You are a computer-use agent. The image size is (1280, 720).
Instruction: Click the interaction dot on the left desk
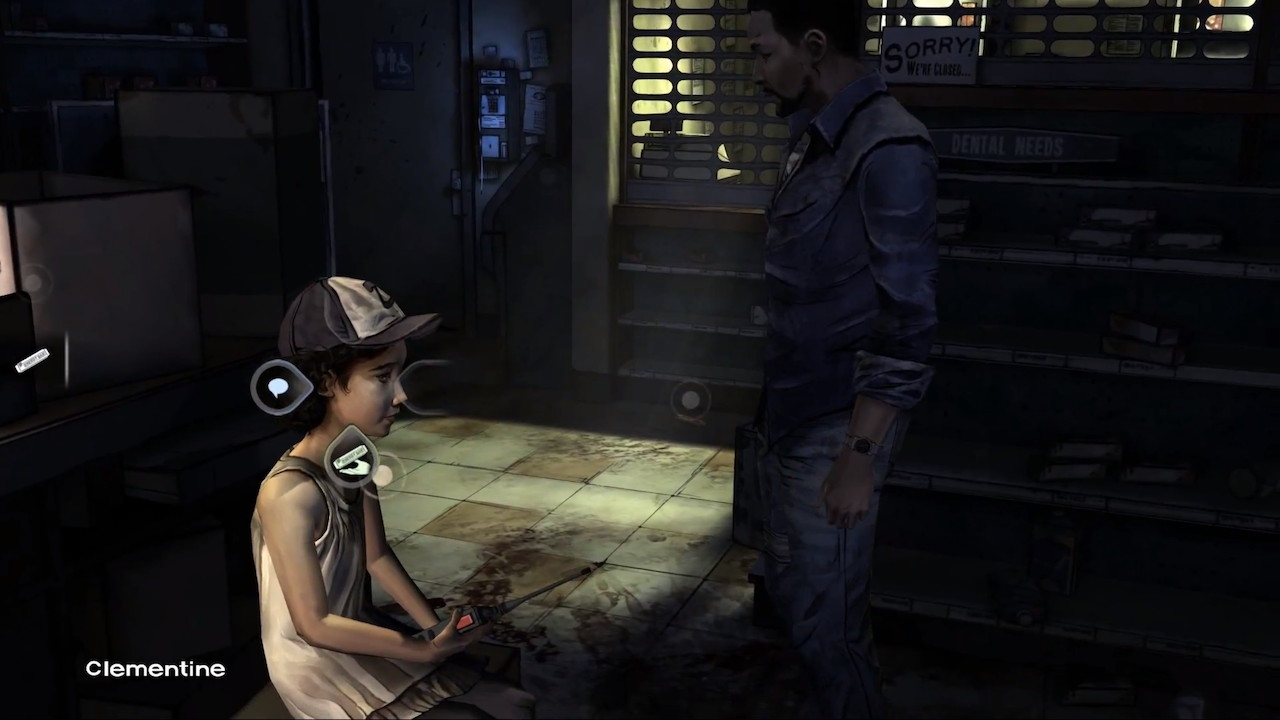pos(35,283)
